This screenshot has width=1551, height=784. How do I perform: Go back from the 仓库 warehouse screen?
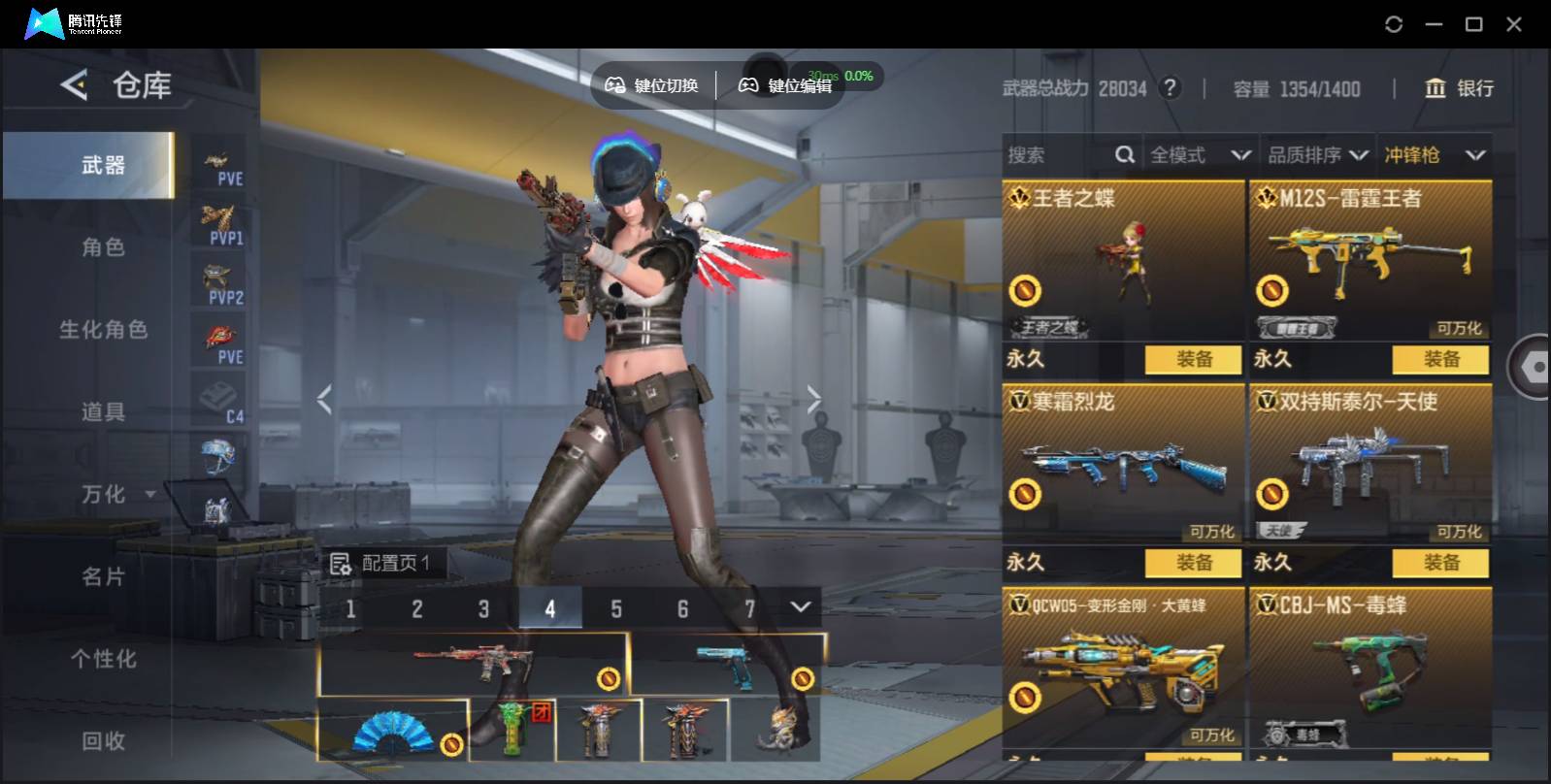click(x=74, y=85)
